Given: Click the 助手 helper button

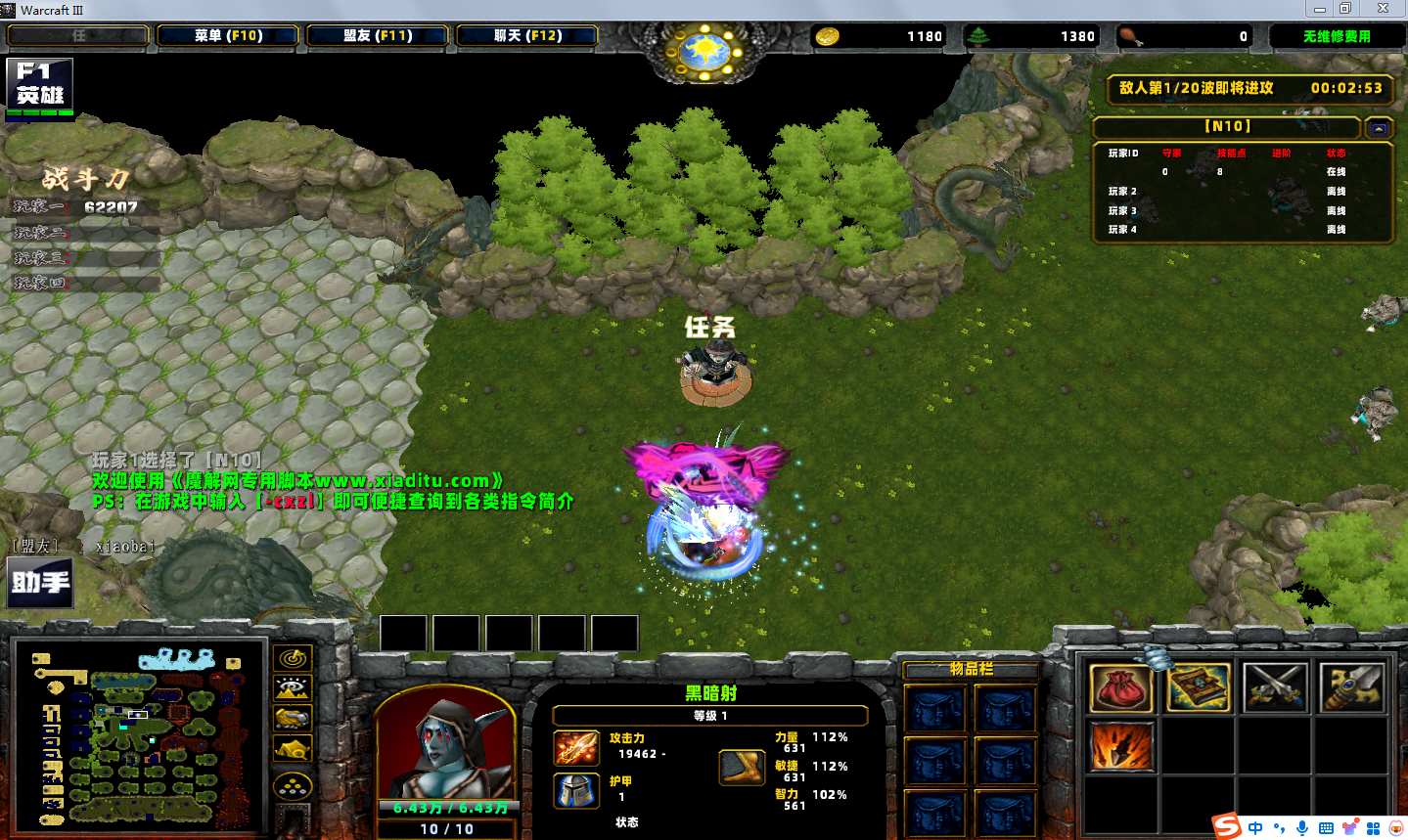Looking at the screenshot, I should coord(40,582).
